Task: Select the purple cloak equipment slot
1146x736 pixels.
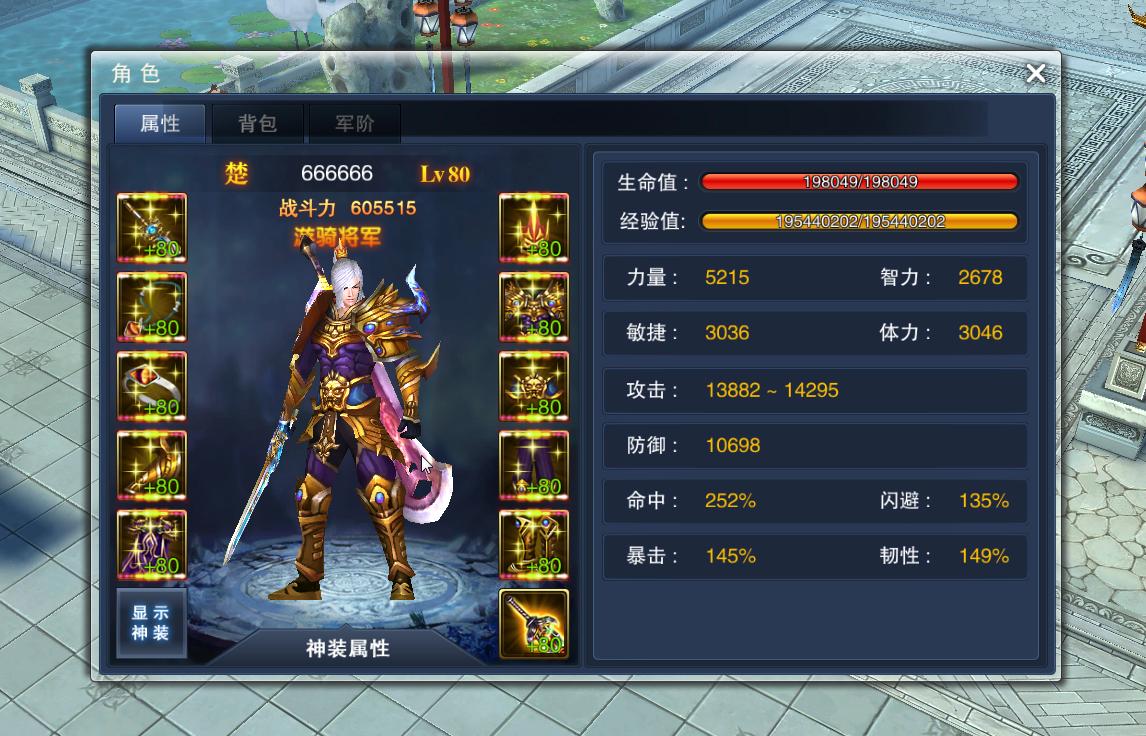Action: pos(152,544)
